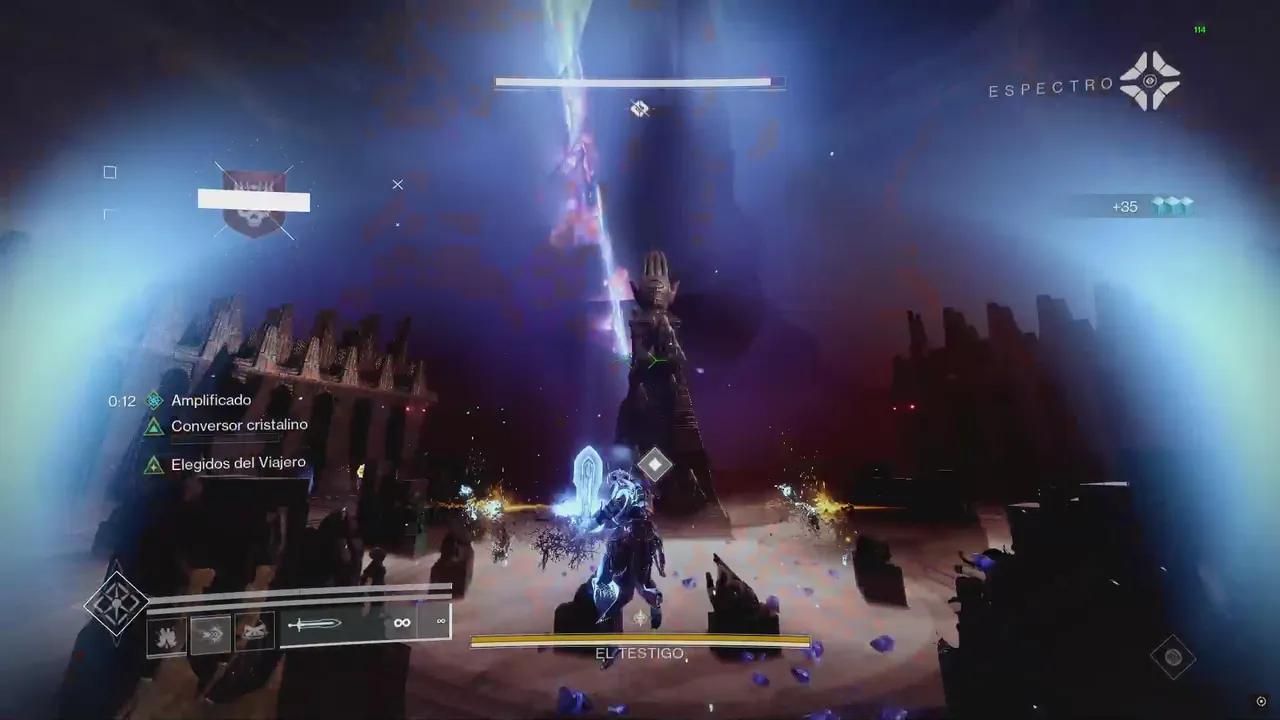The width and height of the screenshot is (1280, 720).
Task: Click the super ability diamond icon
Action: (x=116, y=603)
